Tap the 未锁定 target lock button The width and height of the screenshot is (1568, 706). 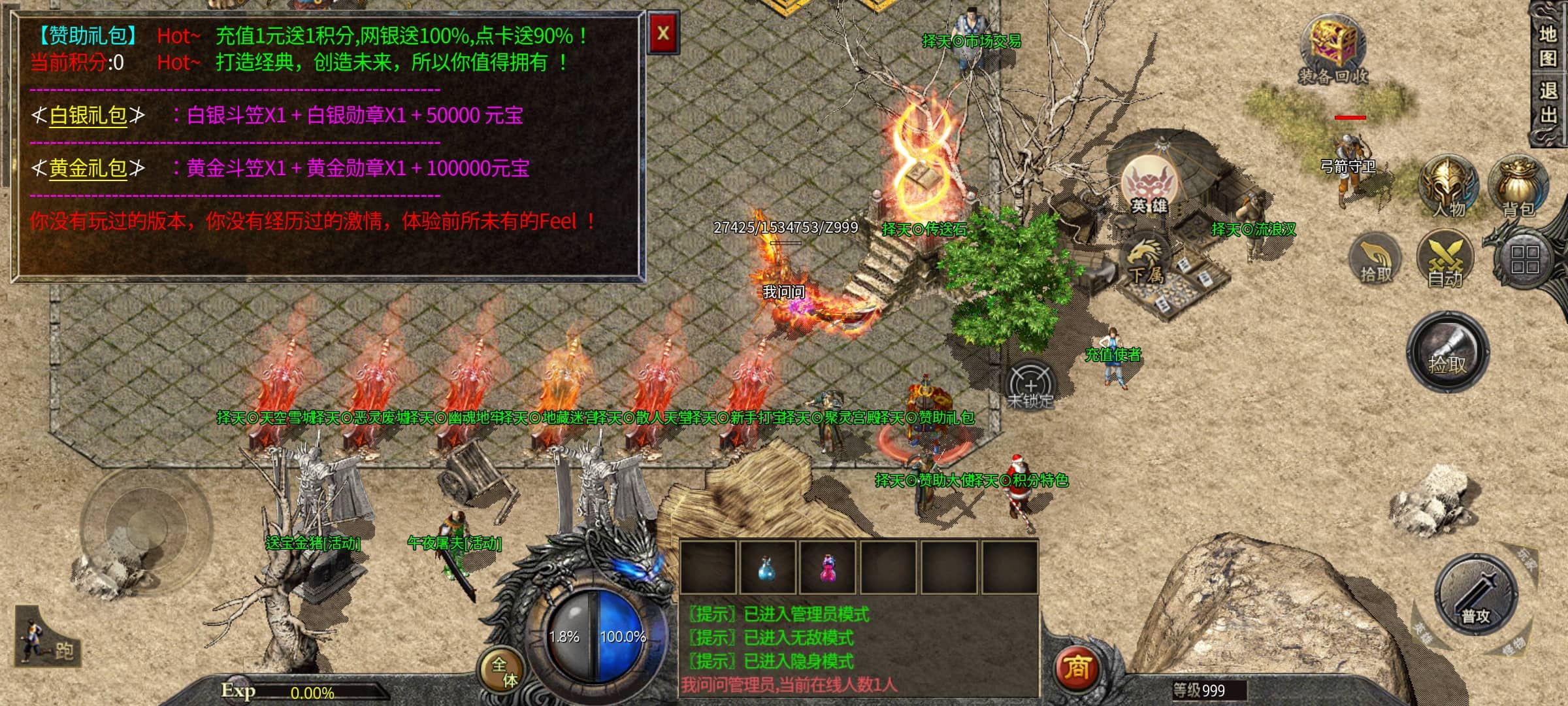[1030, 387]
